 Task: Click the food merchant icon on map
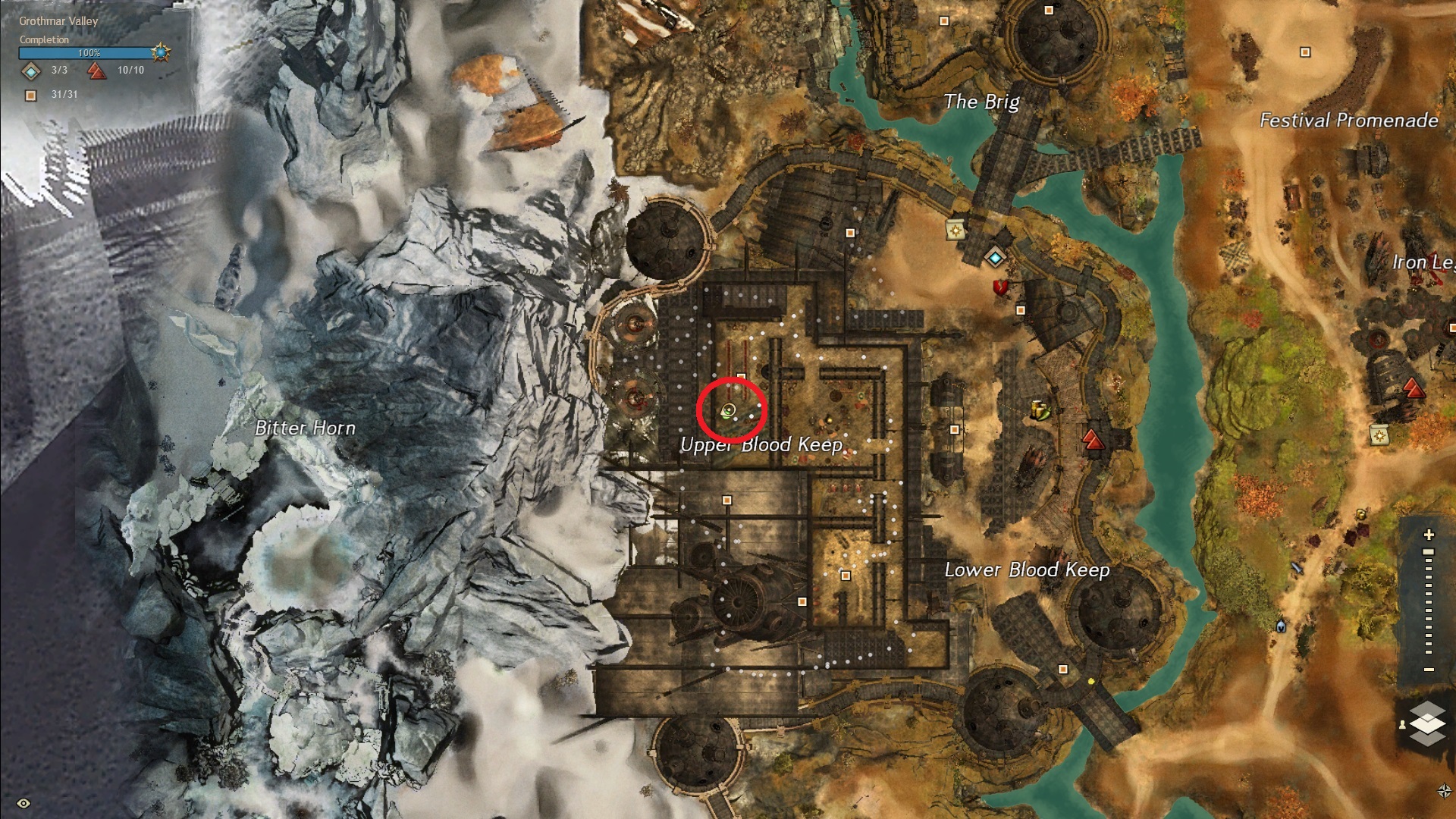pyautogui.click(x=1040, y=410)
